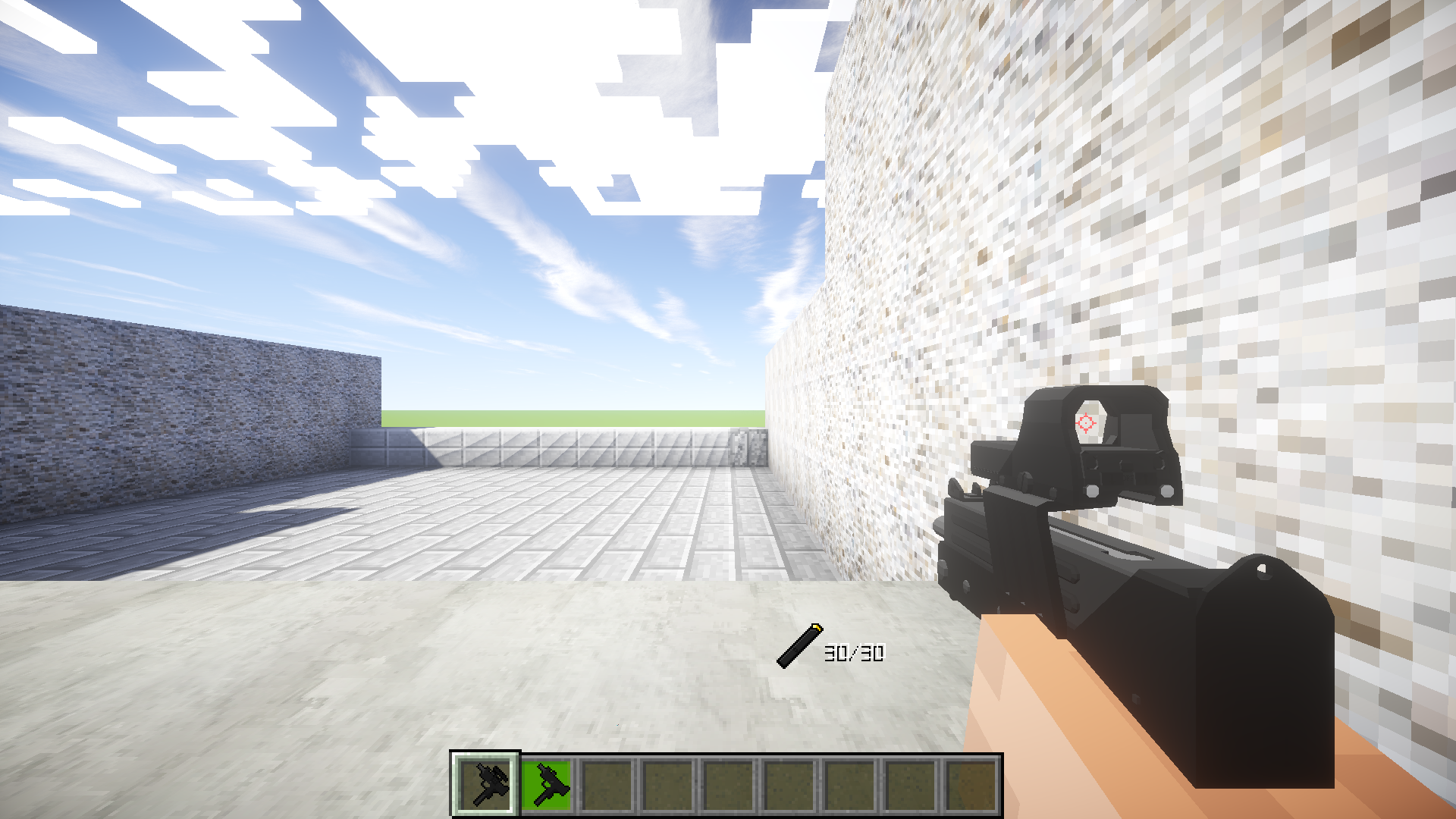Select the green-background gun hotbar slot
1456x819 pixels.
coord(546,785)
